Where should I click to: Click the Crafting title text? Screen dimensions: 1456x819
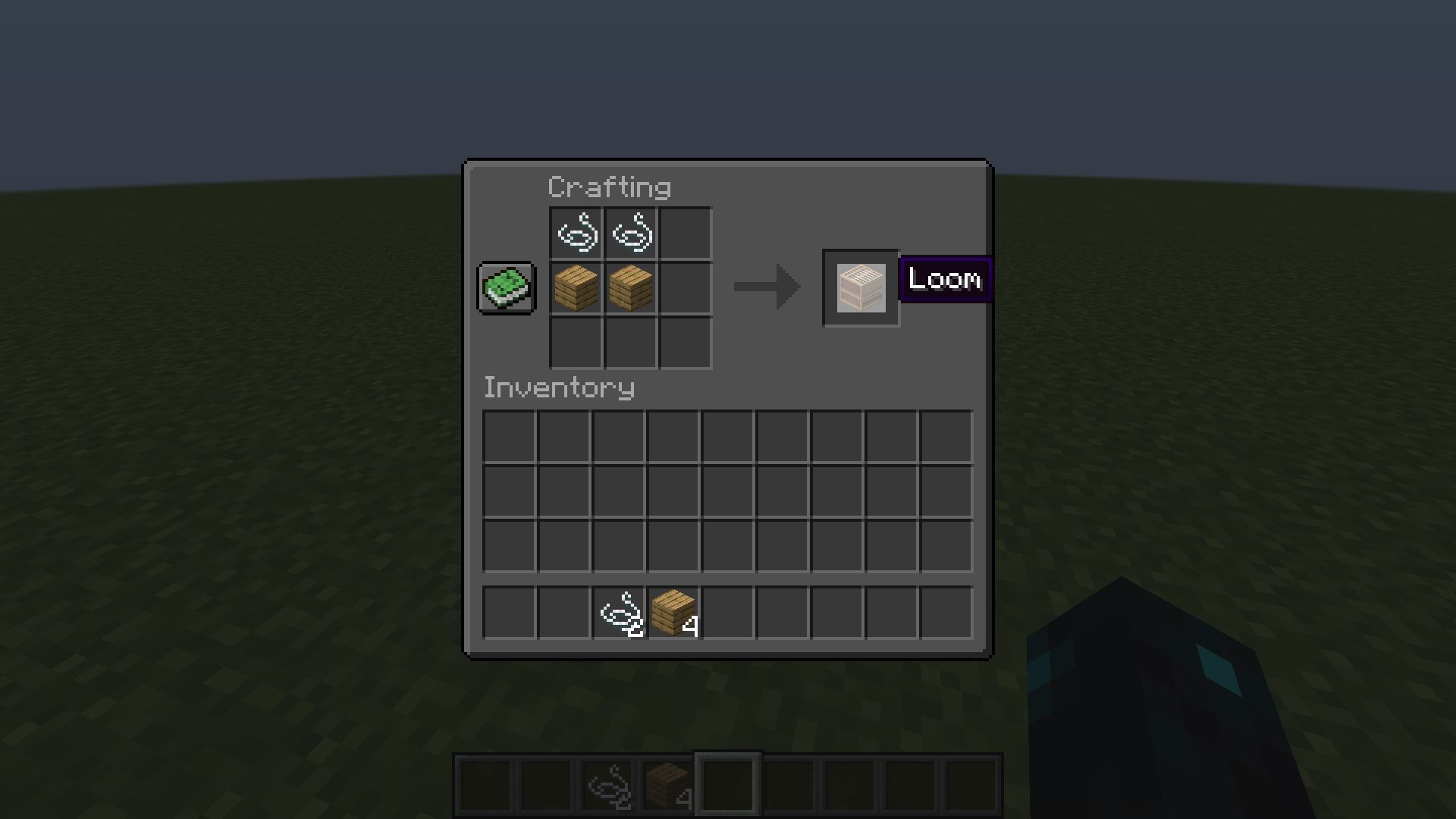(610, 187)
